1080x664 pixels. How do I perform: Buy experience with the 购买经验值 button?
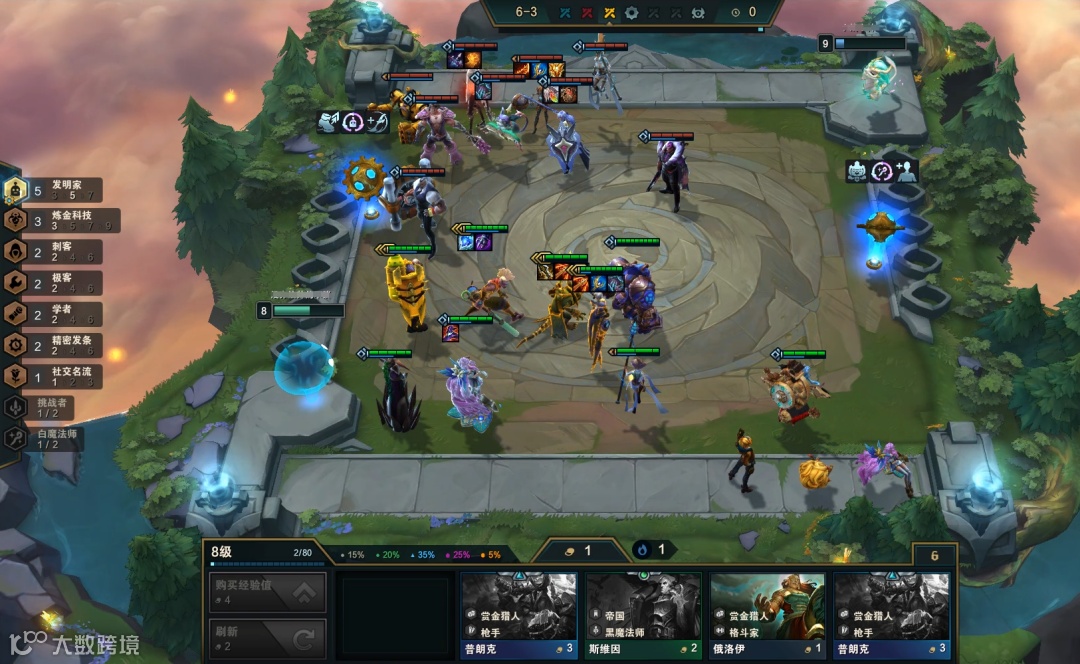[267, 592]
